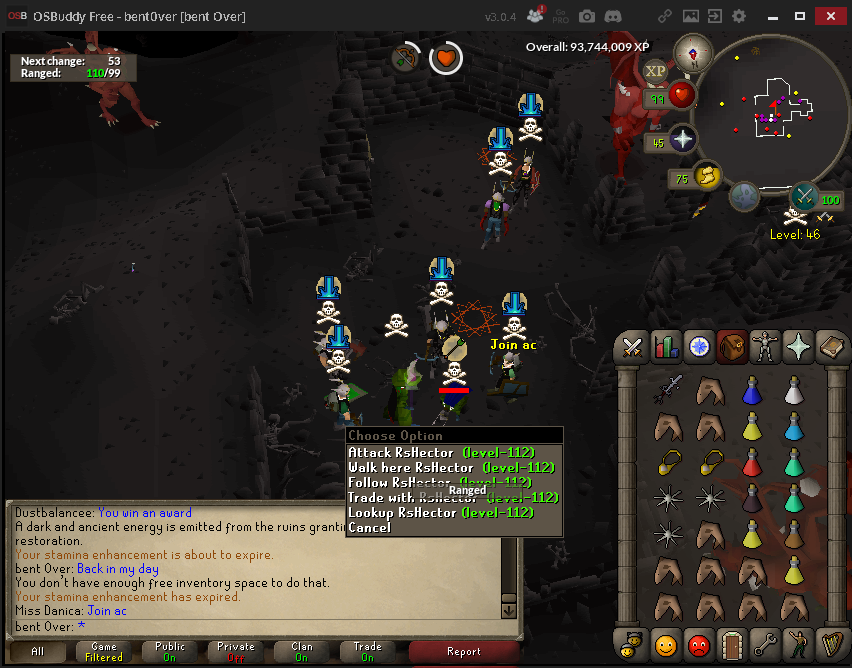This screenshot has height=668, width=852.
Task: Open the Worn Equipment tab
Action: (766, 347)
